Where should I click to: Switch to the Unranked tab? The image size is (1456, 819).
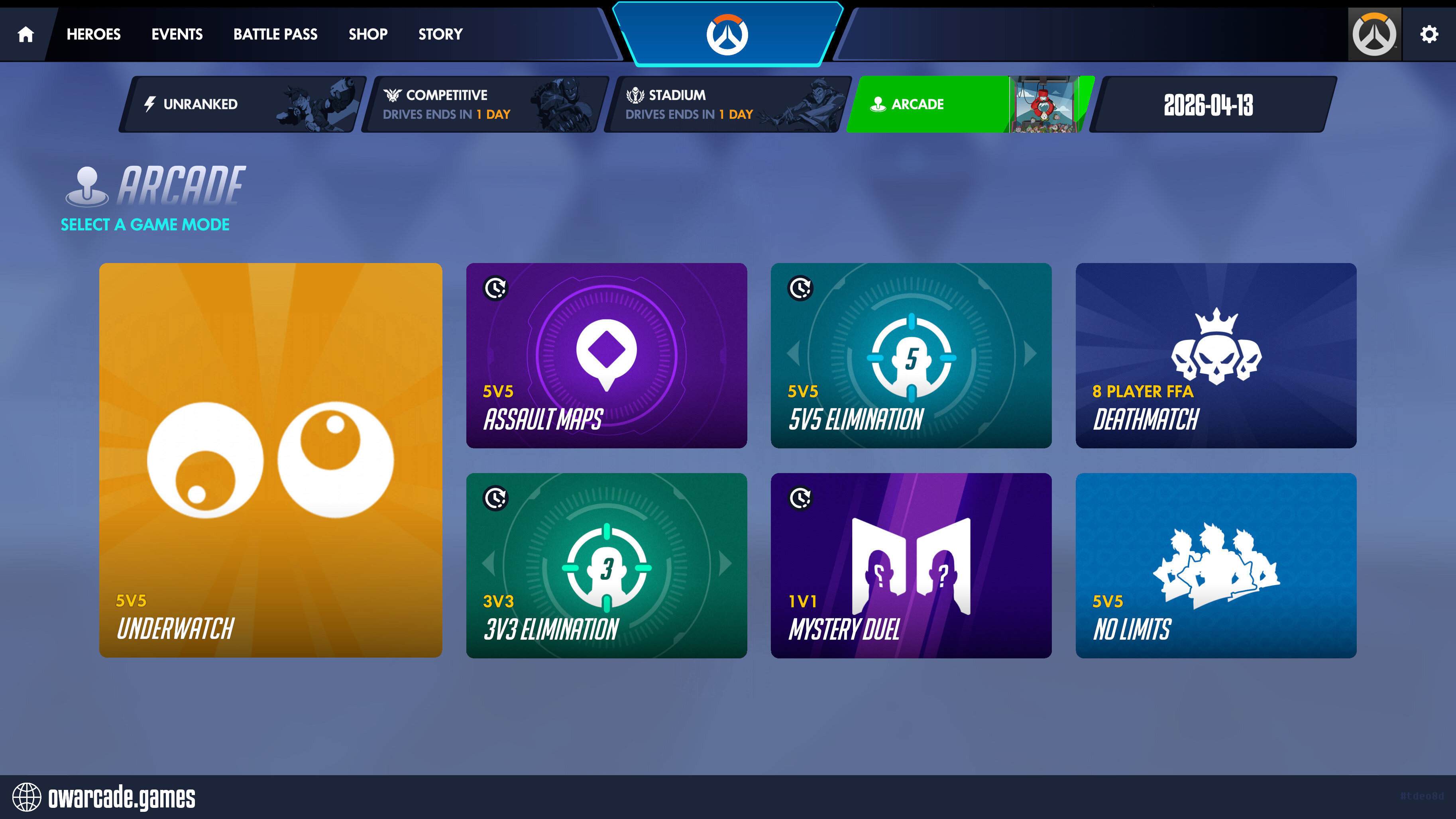tap(243, 104)
